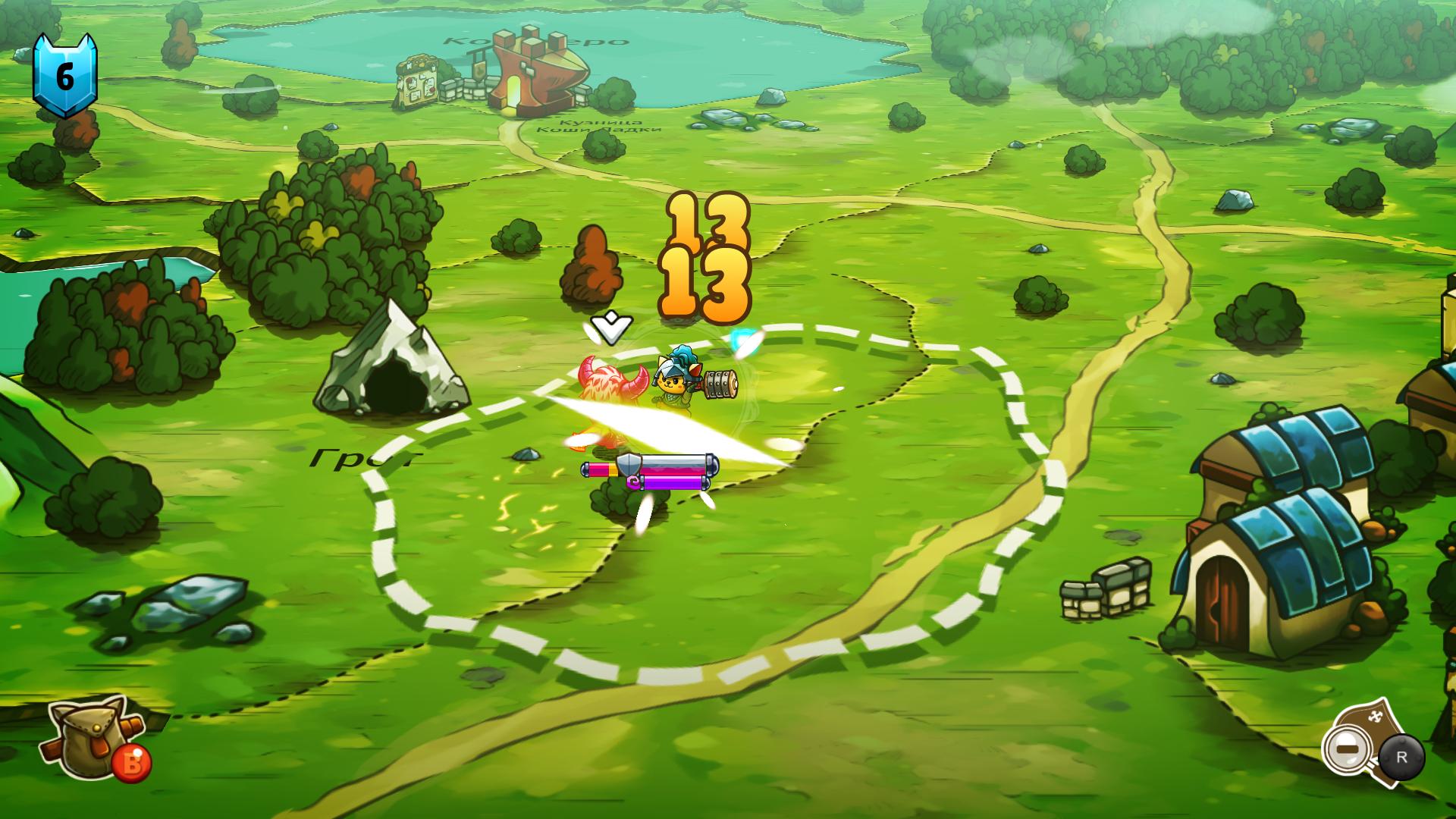Viewport: 1456px width, 819px height.
Task: Click the white arrow marker above the hero
Action: tap(613, 326)
